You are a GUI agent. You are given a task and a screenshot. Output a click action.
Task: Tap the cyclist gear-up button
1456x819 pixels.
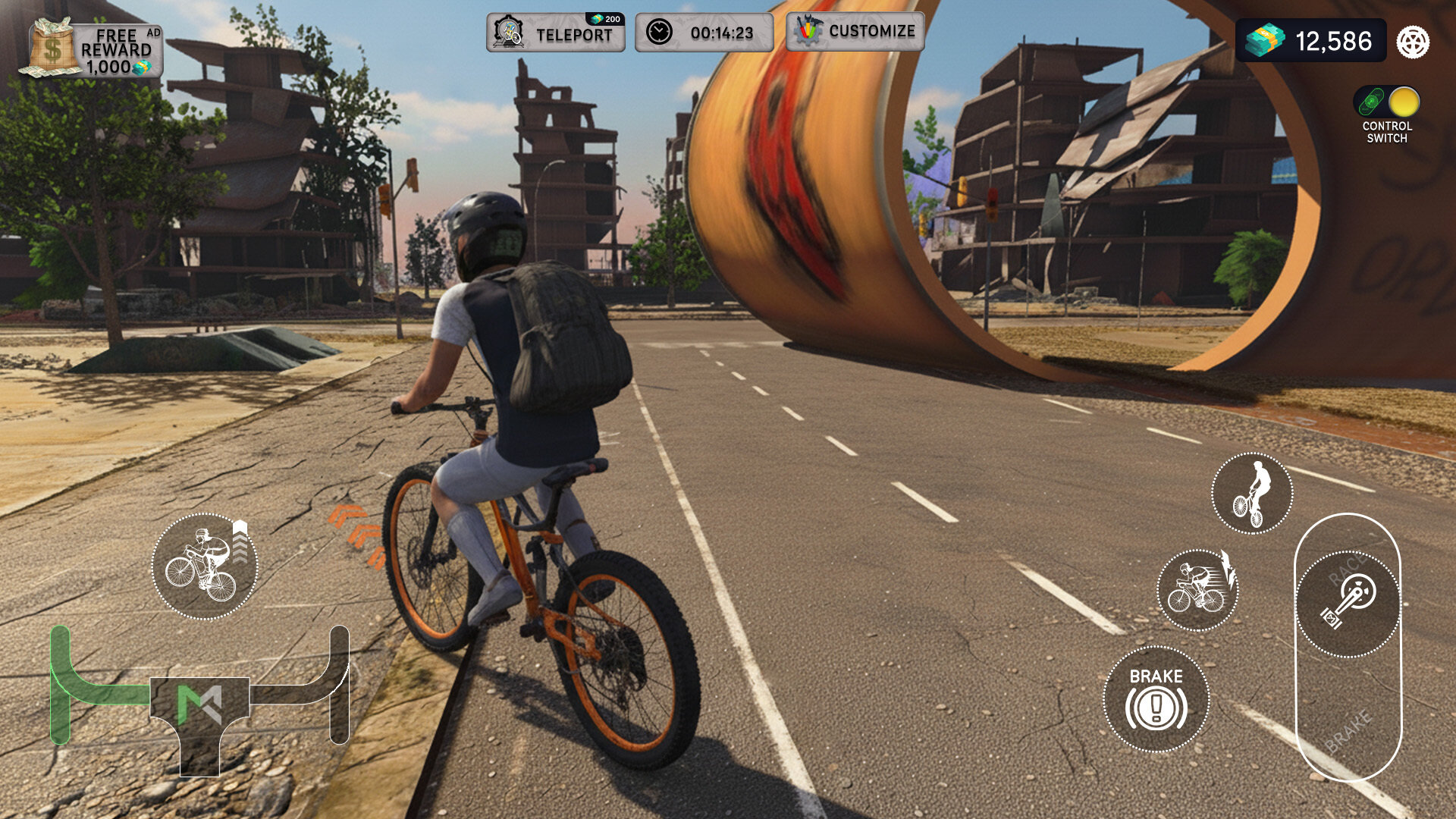pyautogui.click(x=205, y=566)
